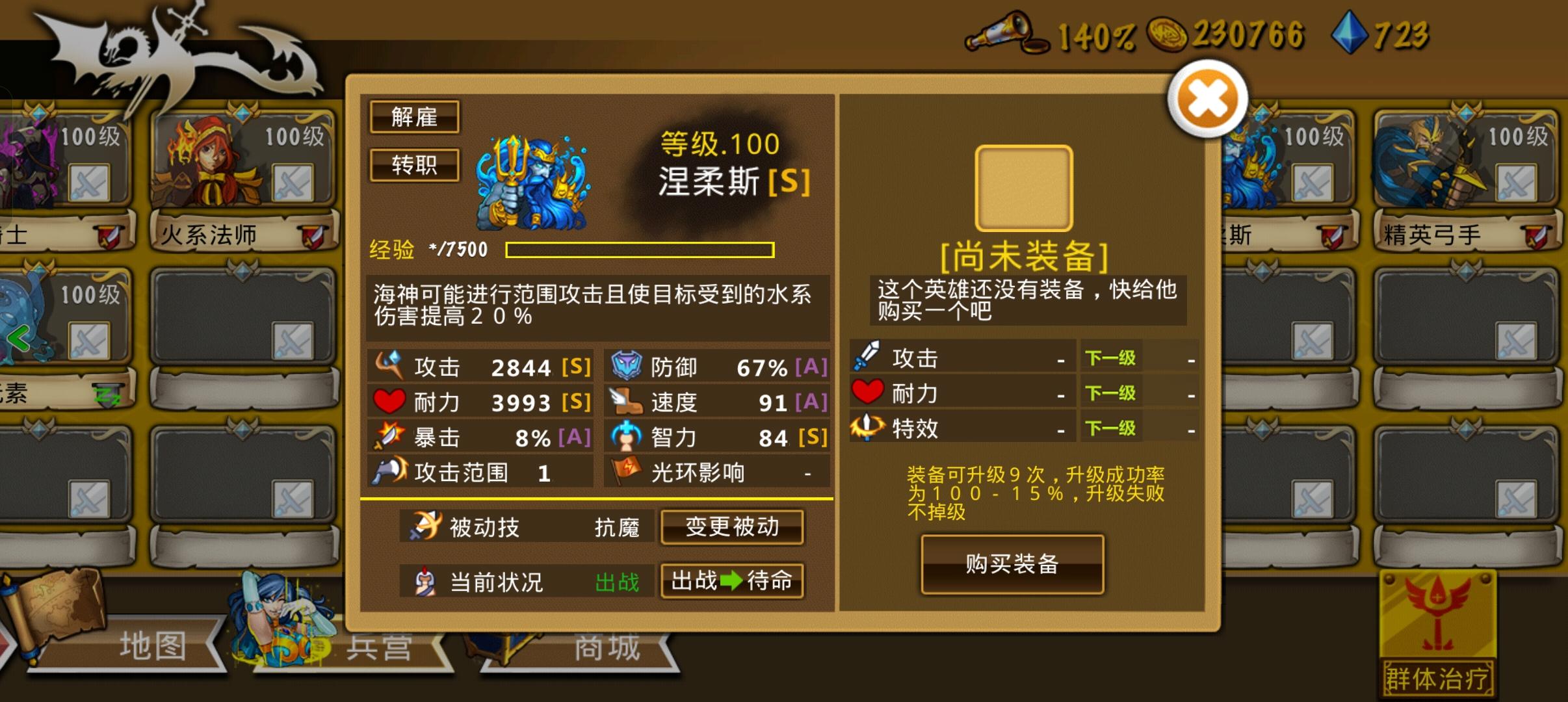Toggle the hero from 出战 to 待命
1568x702 pixels.
(x=731, y=582)
